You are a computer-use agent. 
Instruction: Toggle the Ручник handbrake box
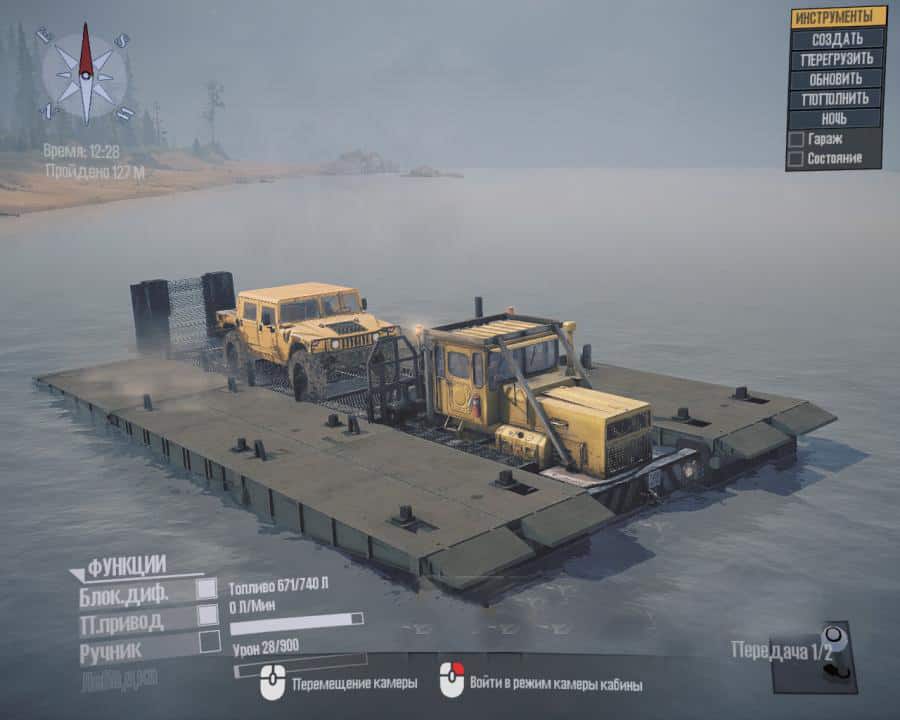209,642
